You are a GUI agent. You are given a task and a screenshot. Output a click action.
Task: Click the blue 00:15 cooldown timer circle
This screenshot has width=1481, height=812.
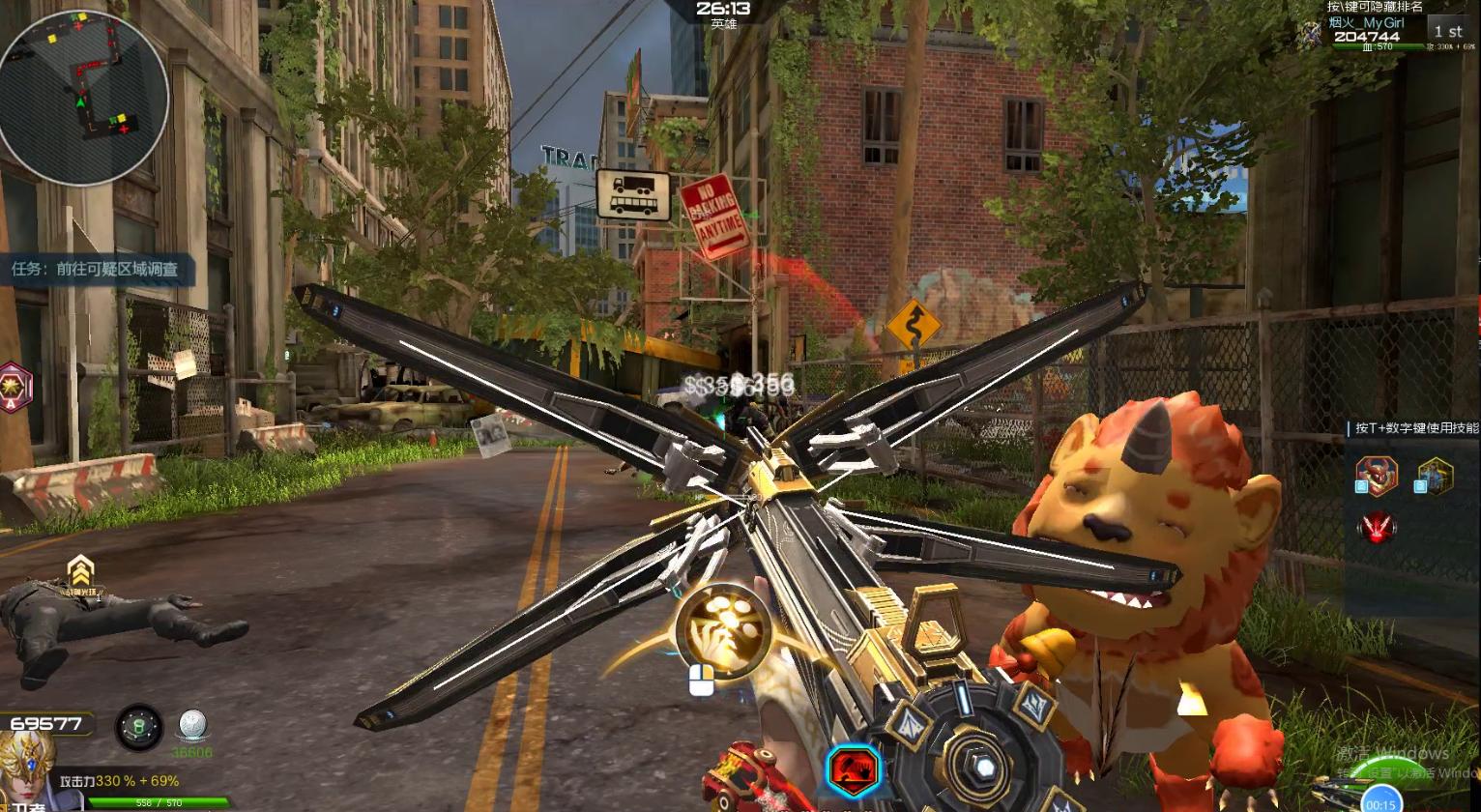point(1381,802)
